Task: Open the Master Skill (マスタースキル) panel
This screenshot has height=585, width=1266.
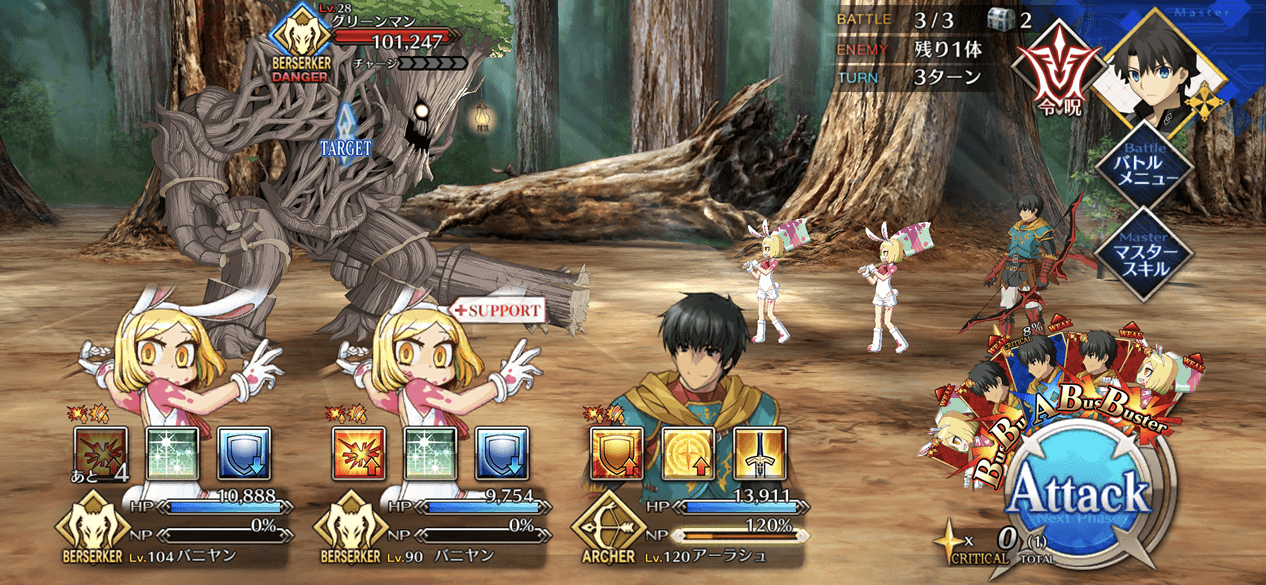Action: point(1143,252)
